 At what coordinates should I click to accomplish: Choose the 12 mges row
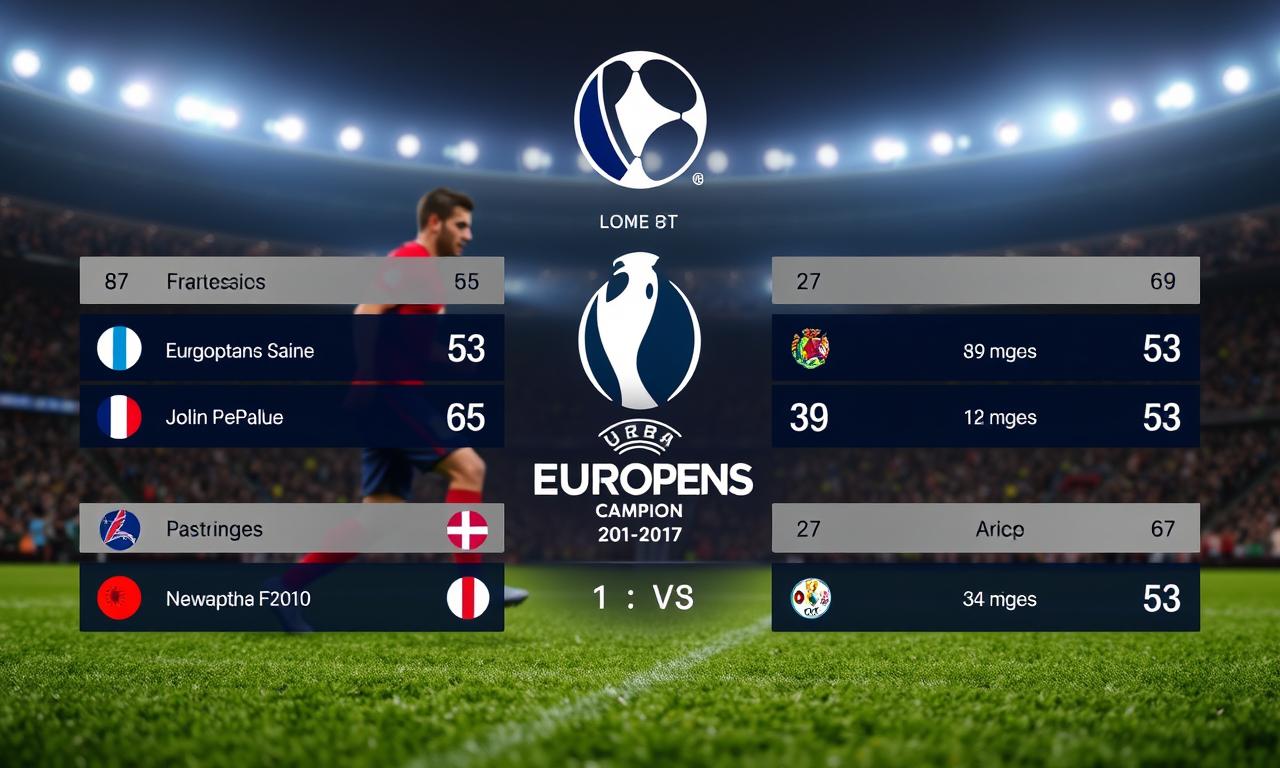(985, 417)
